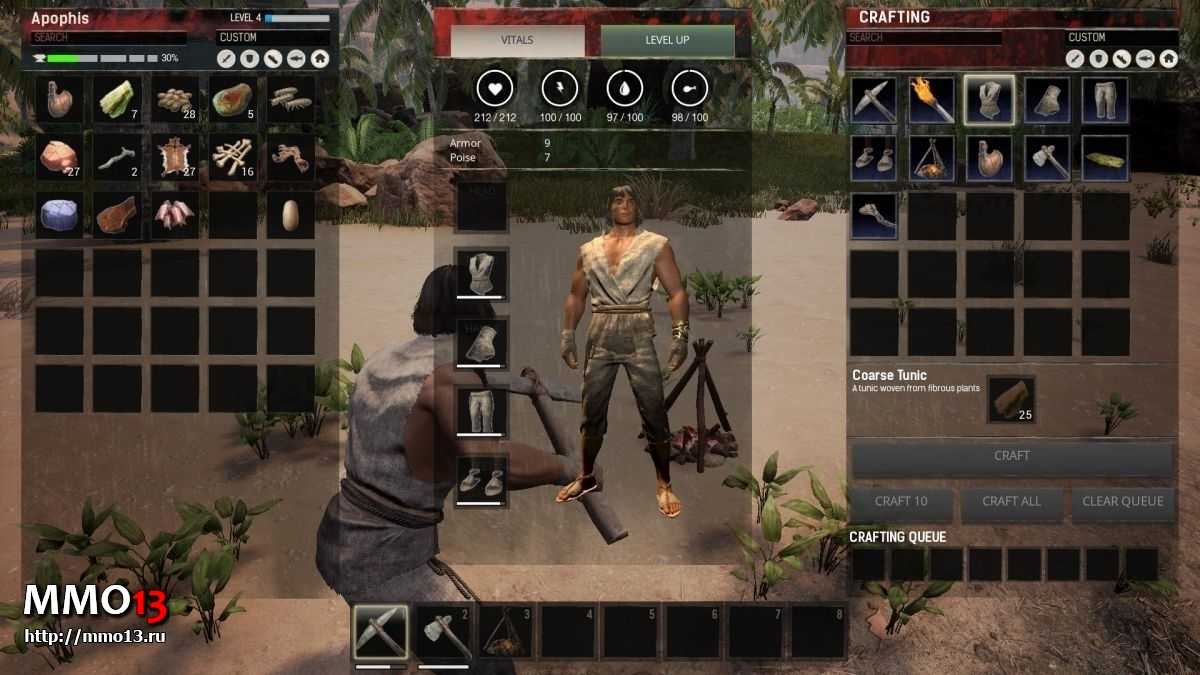Choose the stone pickaxe recipe in crafting
This screenshot has height=675, width=1200.
874,100
